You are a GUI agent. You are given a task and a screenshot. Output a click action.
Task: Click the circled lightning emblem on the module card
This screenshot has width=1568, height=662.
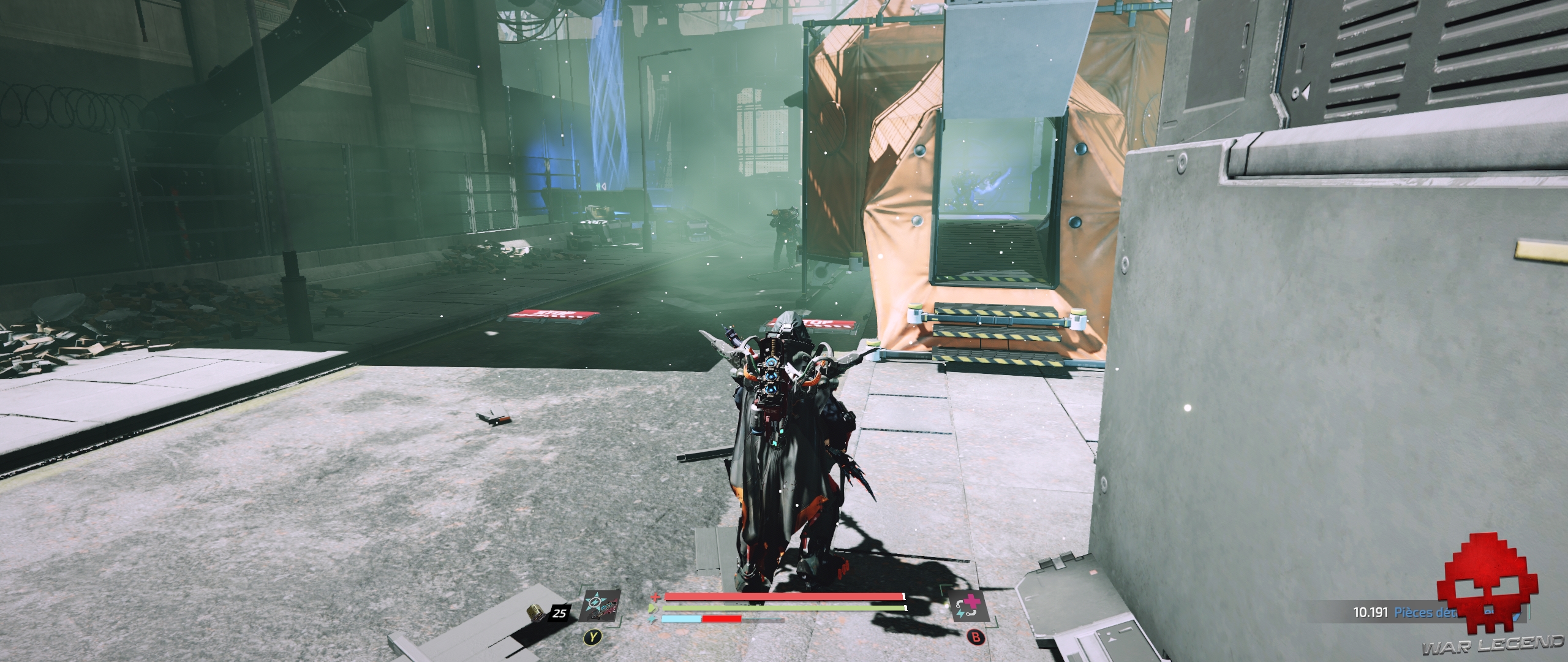point(595,601)
